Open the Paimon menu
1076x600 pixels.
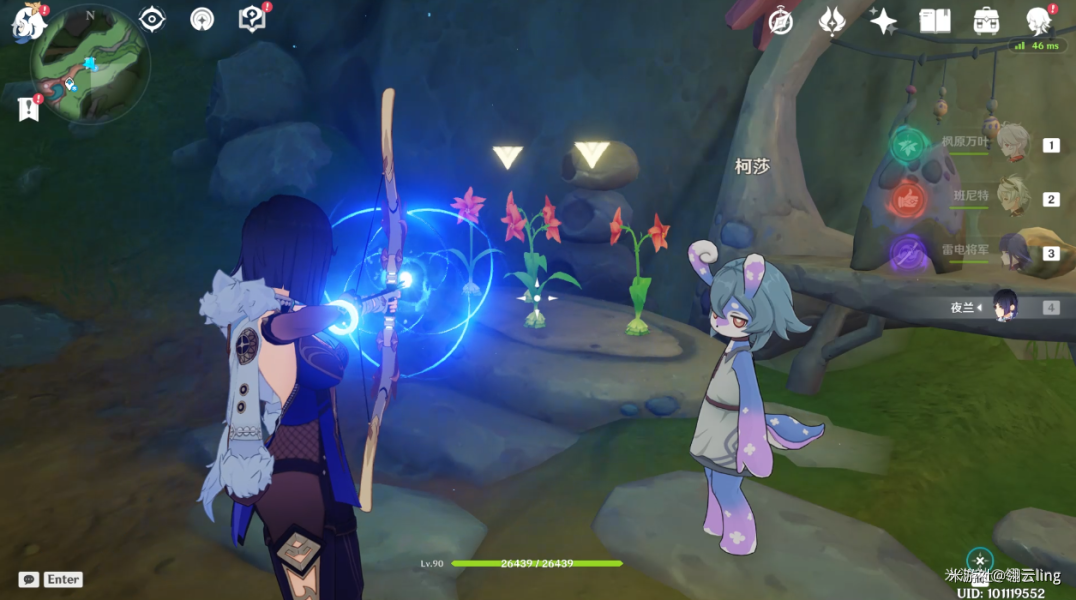point(27,22)
